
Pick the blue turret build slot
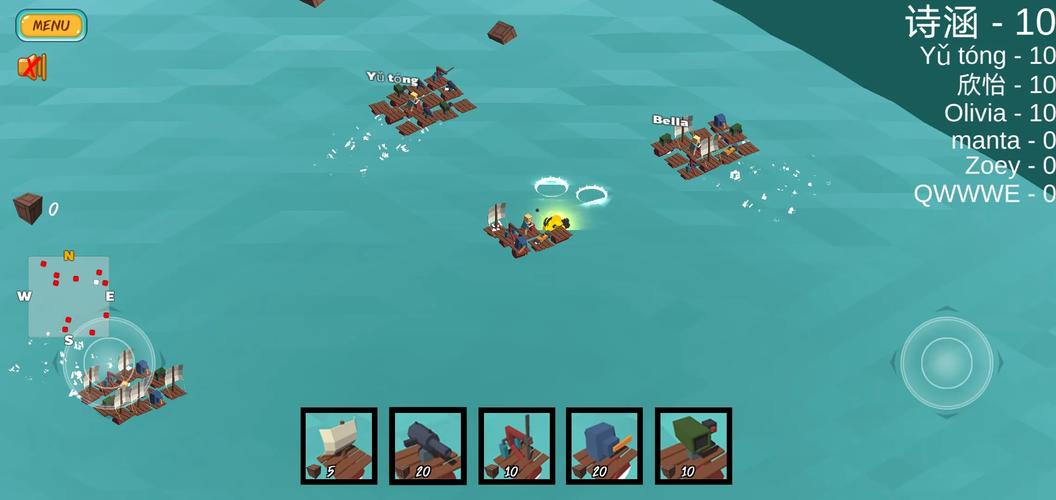(604, 445)
